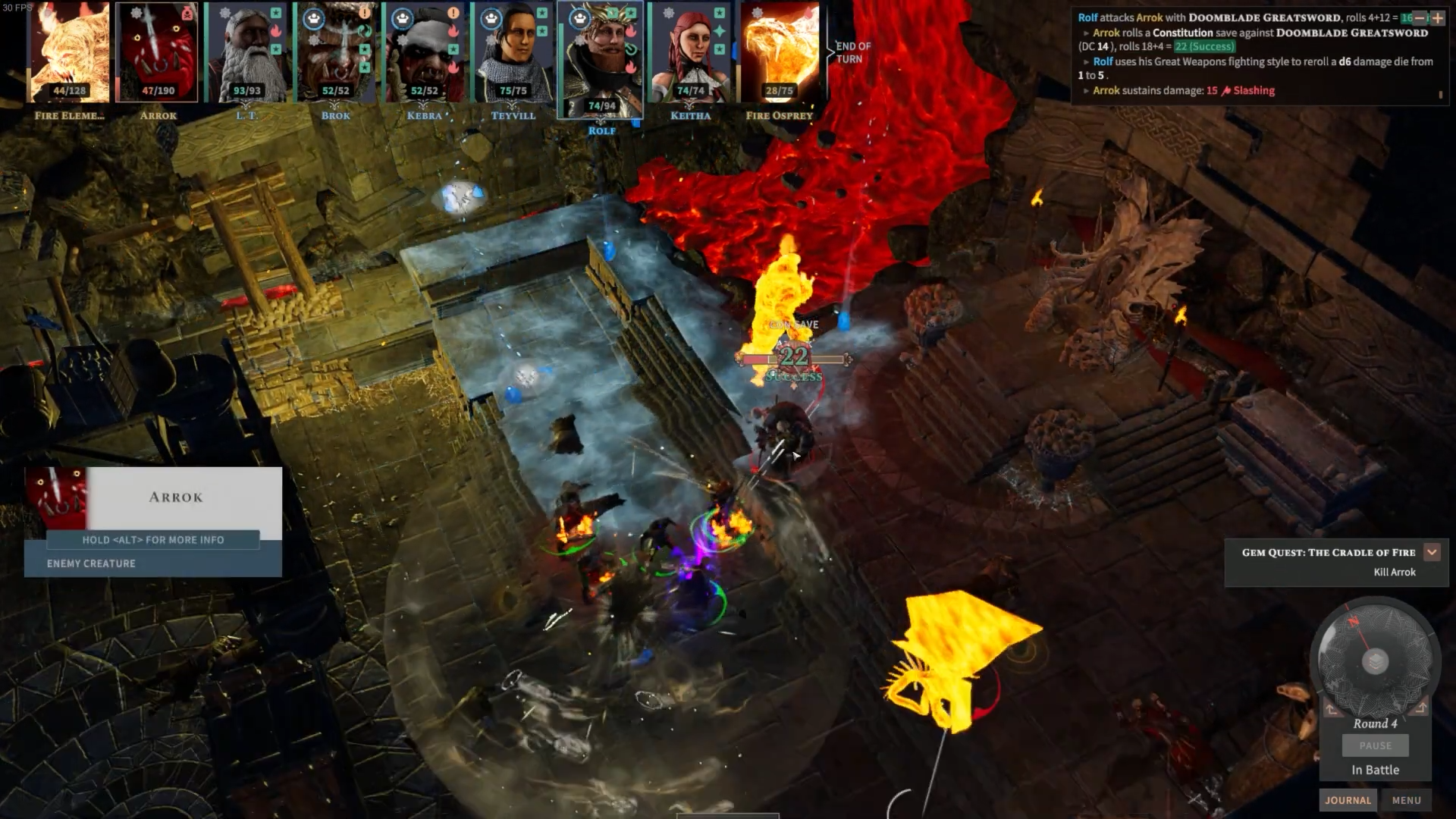
Task: Click the minus button on combat log
Action: (x=1420, y=17)
